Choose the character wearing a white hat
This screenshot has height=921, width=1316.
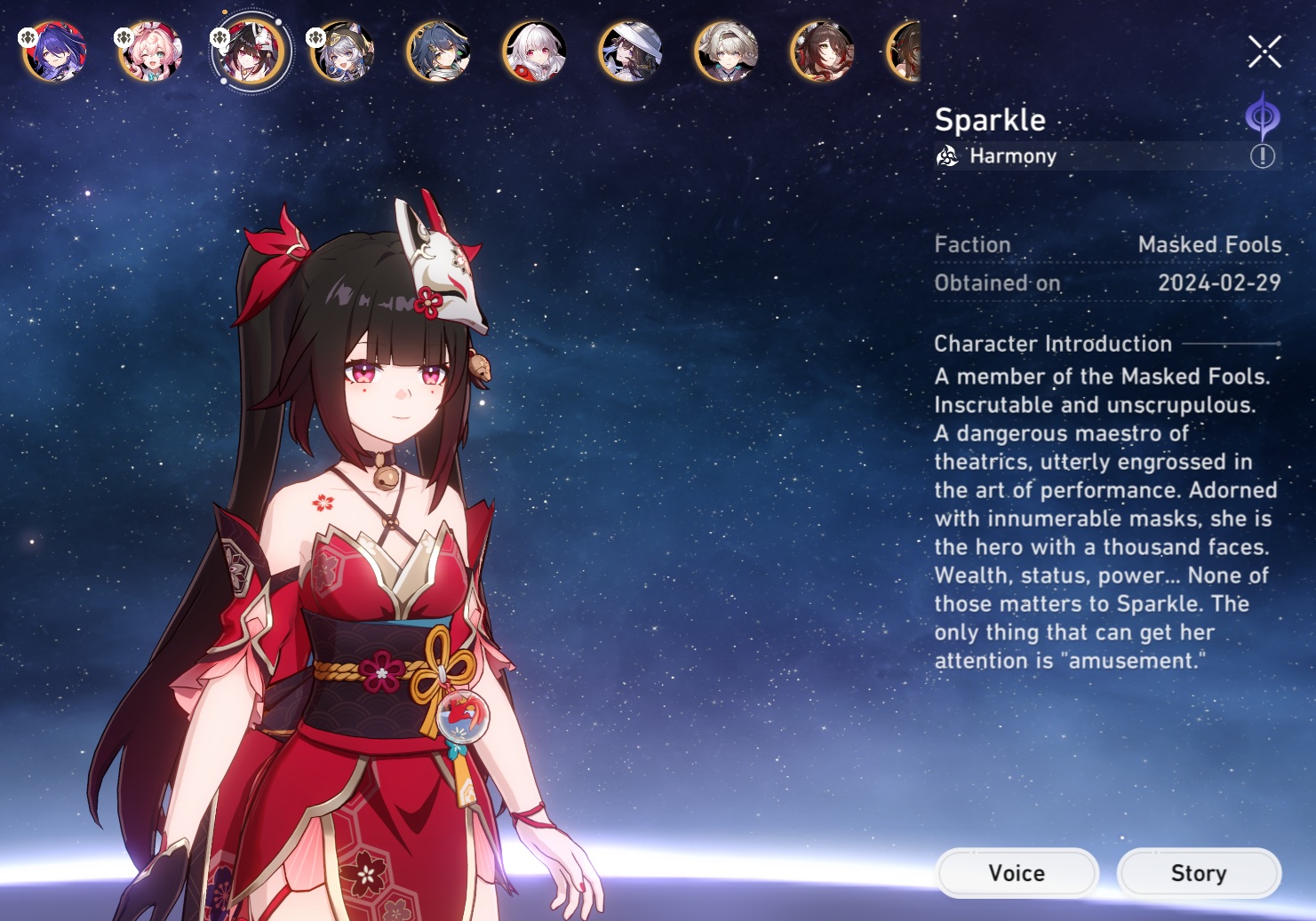[x=631, y=52]
